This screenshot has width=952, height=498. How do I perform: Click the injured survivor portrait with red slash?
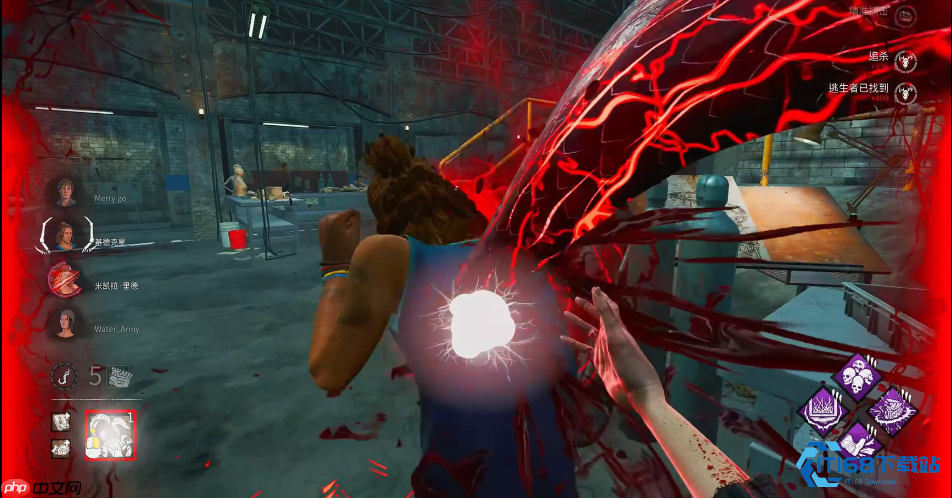pos(66,281)
